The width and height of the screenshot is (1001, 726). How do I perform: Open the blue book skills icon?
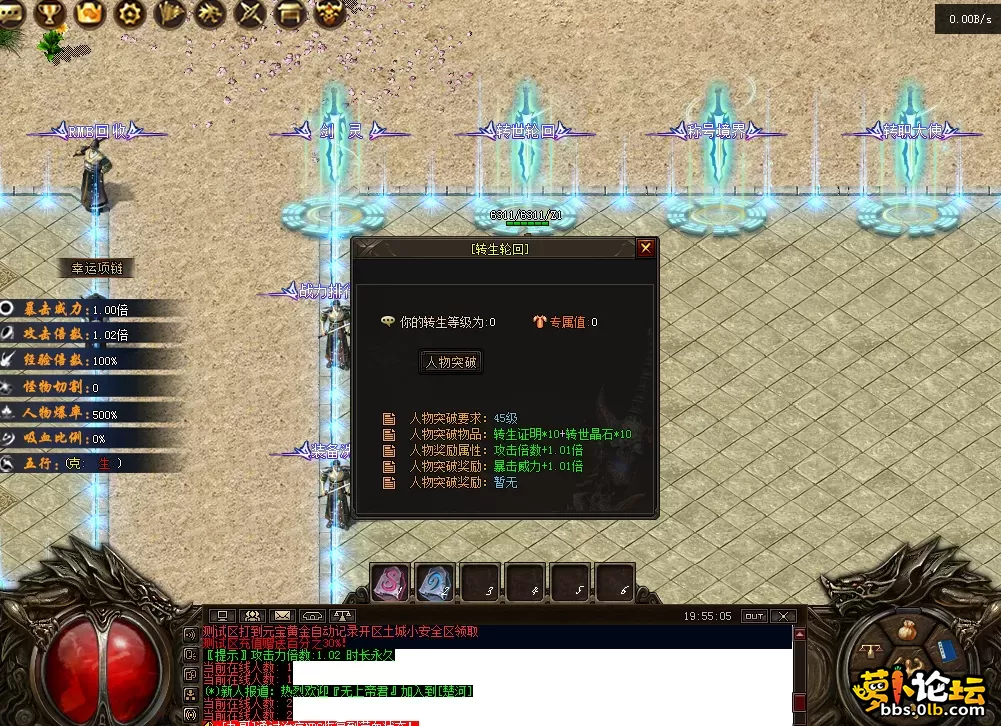point(947,651)
